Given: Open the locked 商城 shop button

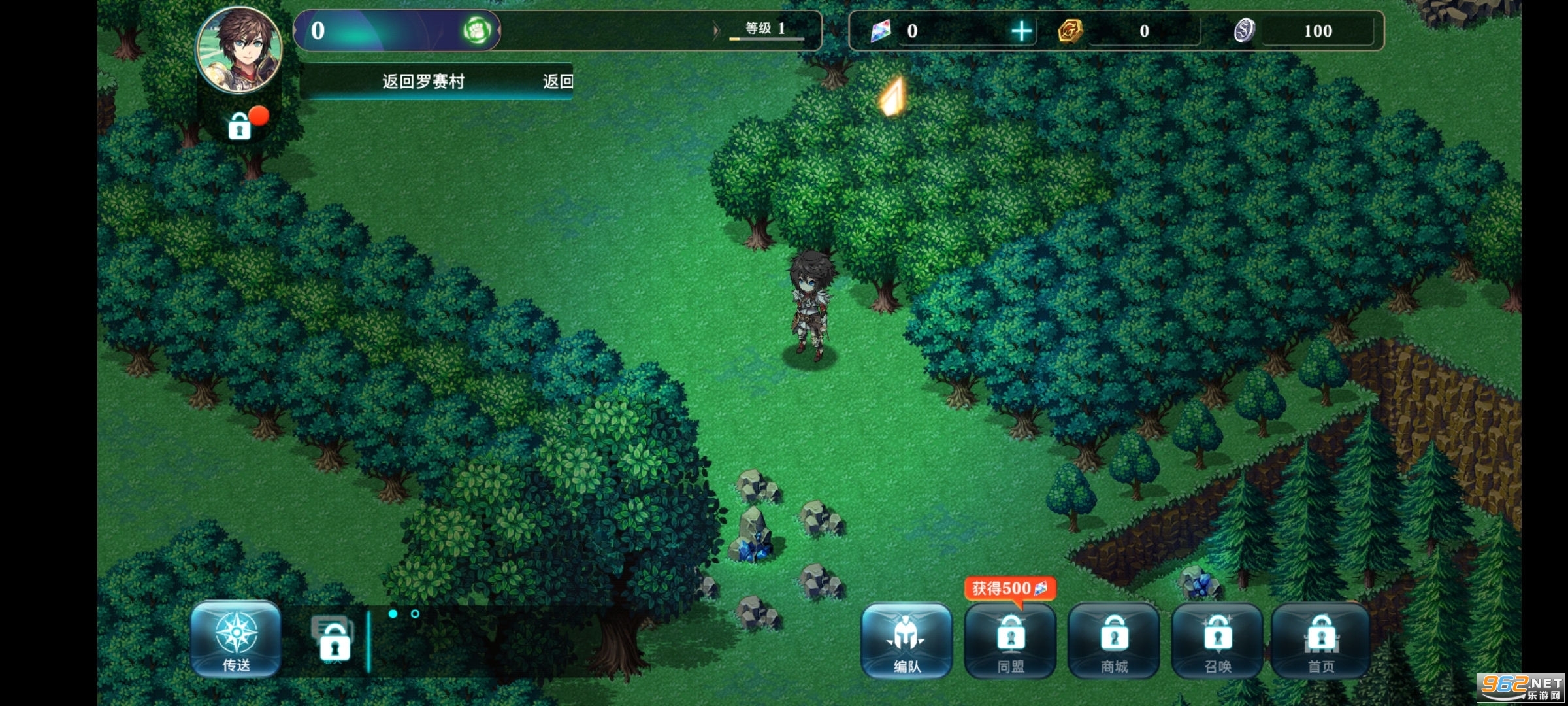Looking at the screenshot, I should click(x=1114, y=641).
